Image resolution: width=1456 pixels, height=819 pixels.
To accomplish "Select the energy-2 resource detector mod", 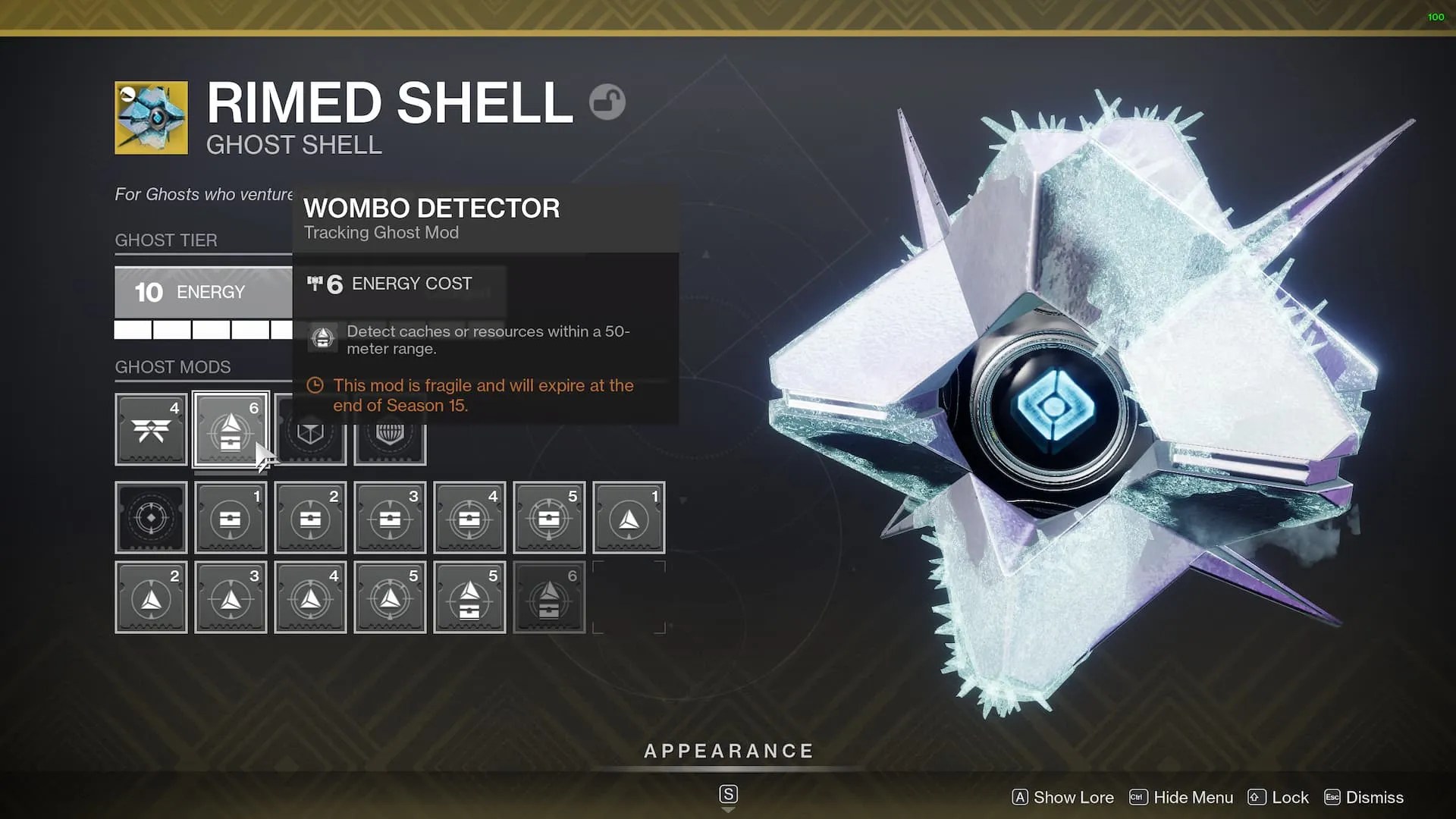I will [x=151, y=597].
